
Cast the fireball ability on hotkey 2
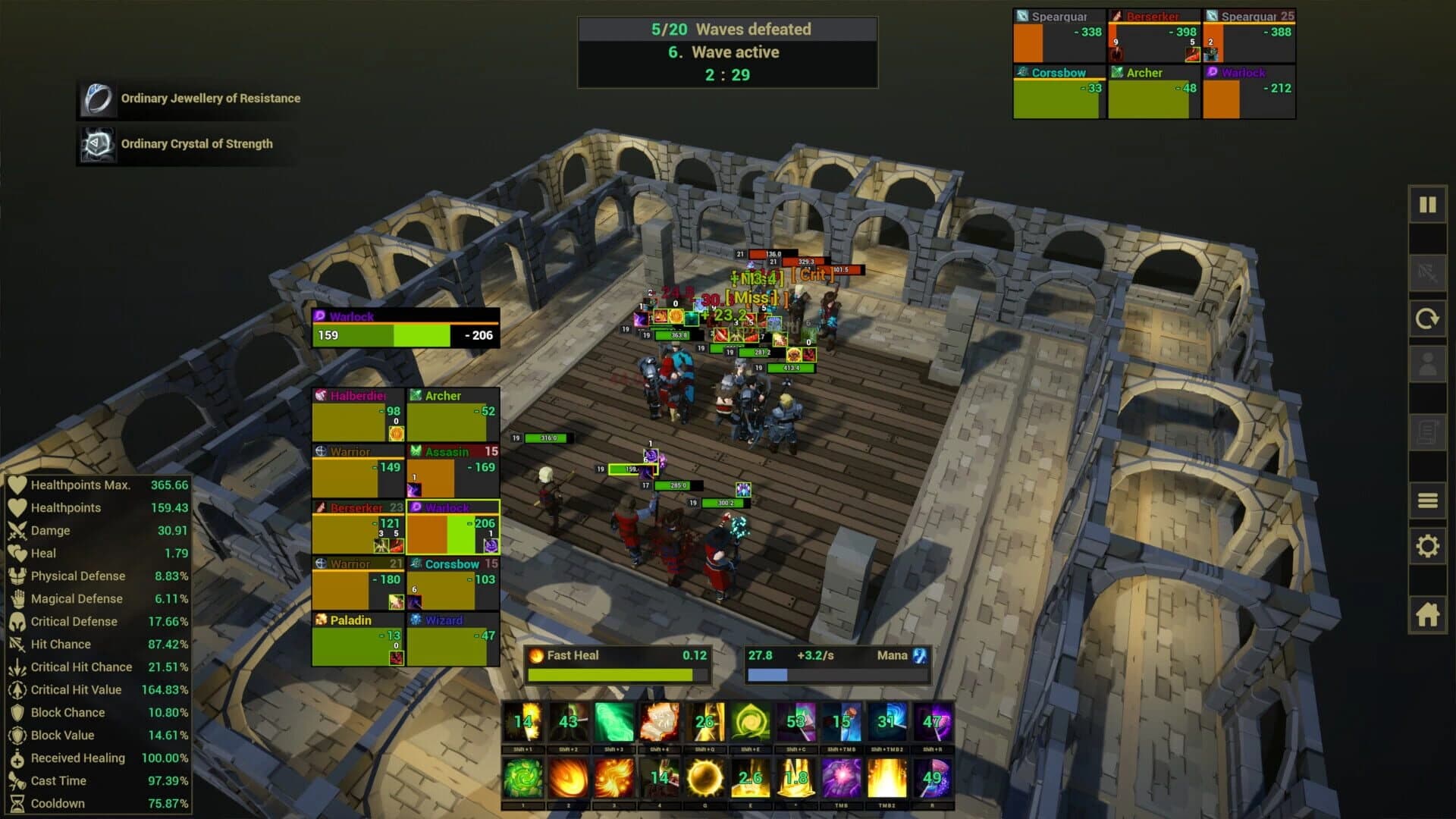point(569,777)
